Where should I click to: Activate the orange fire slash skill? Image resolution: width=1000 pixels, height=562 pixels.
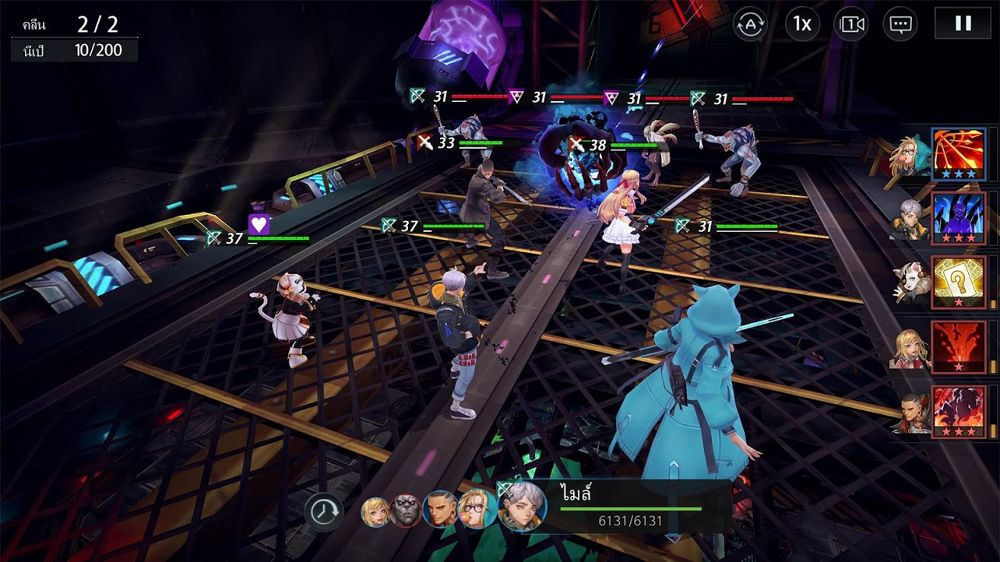pyautogui.click(x=959, y=154)
